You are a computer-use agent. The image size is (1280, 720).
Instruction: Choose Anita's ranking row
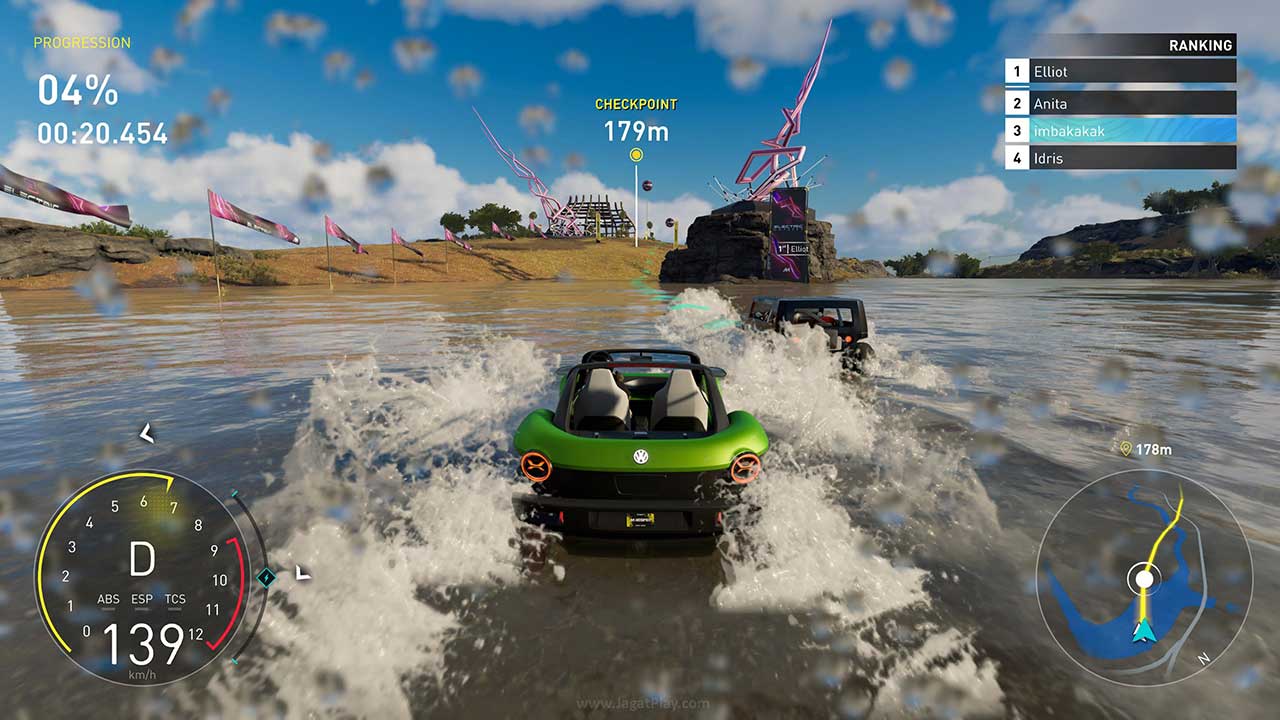point(1120,103)
